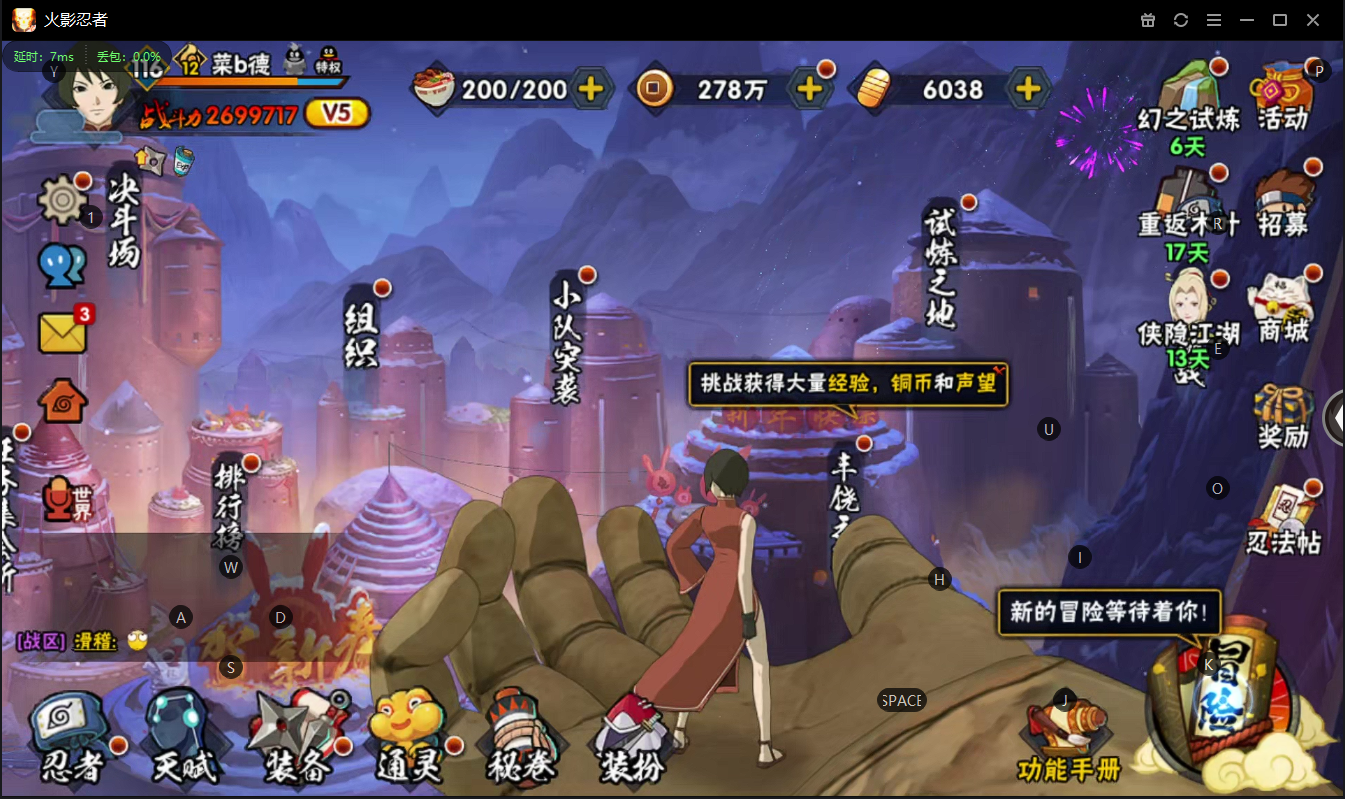
Task: Minimize the game window
Action: coord(1246,20)
